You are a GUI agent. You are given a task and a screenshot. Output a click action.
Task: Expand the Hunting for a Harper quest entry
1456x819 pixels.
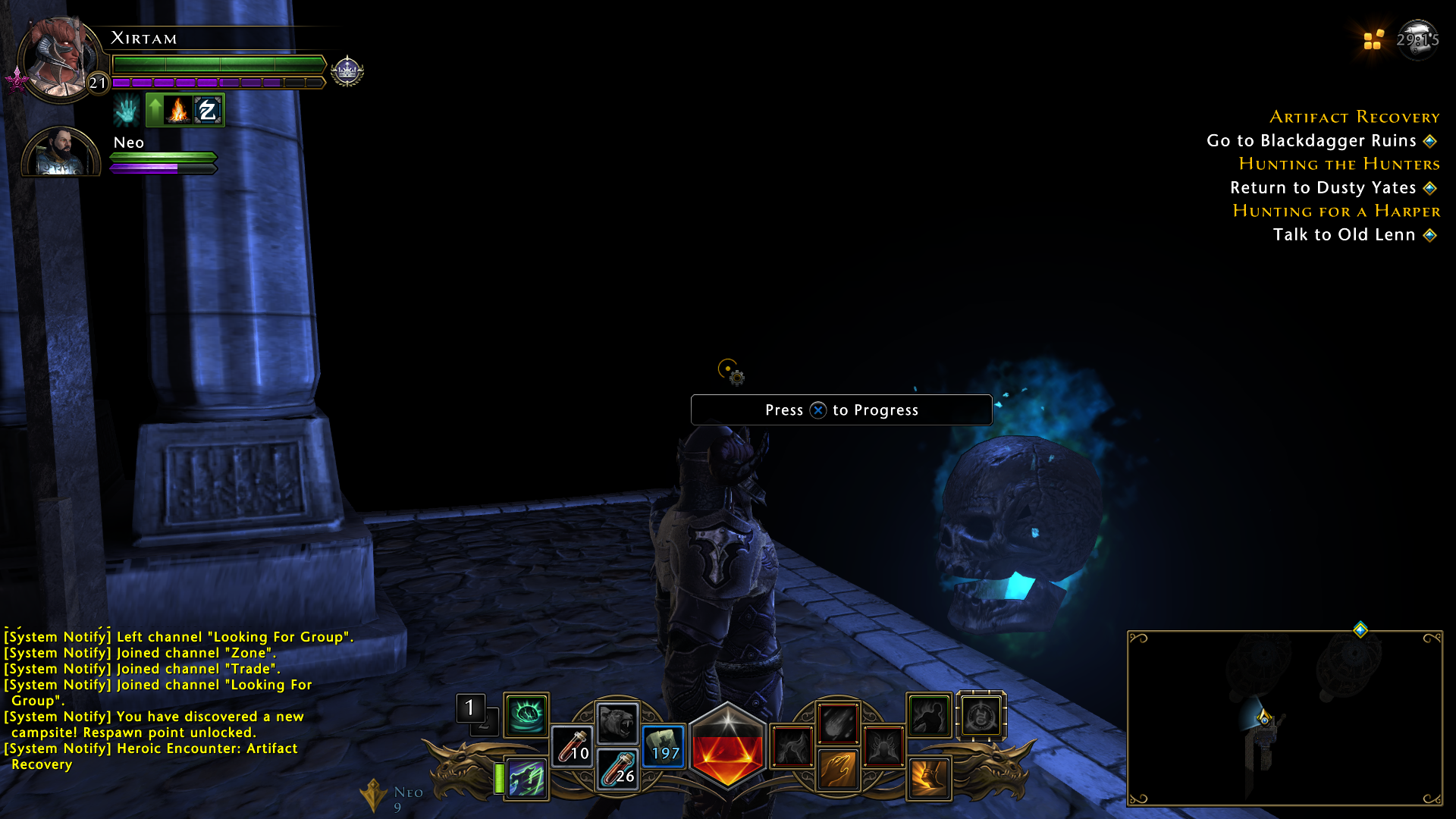1337,211
